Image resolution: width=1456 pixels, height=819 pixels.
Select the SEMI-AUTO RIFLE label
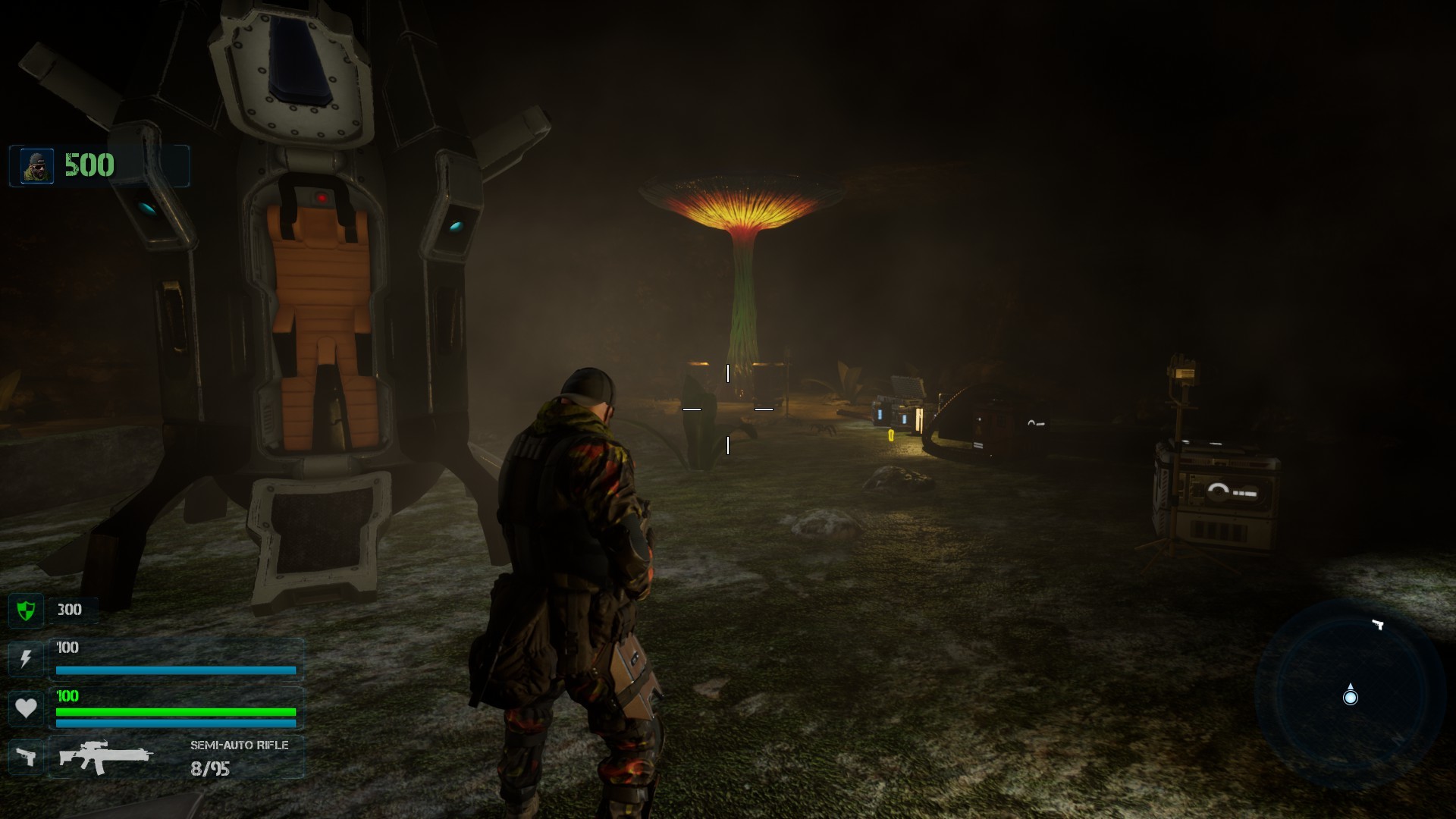240,745
